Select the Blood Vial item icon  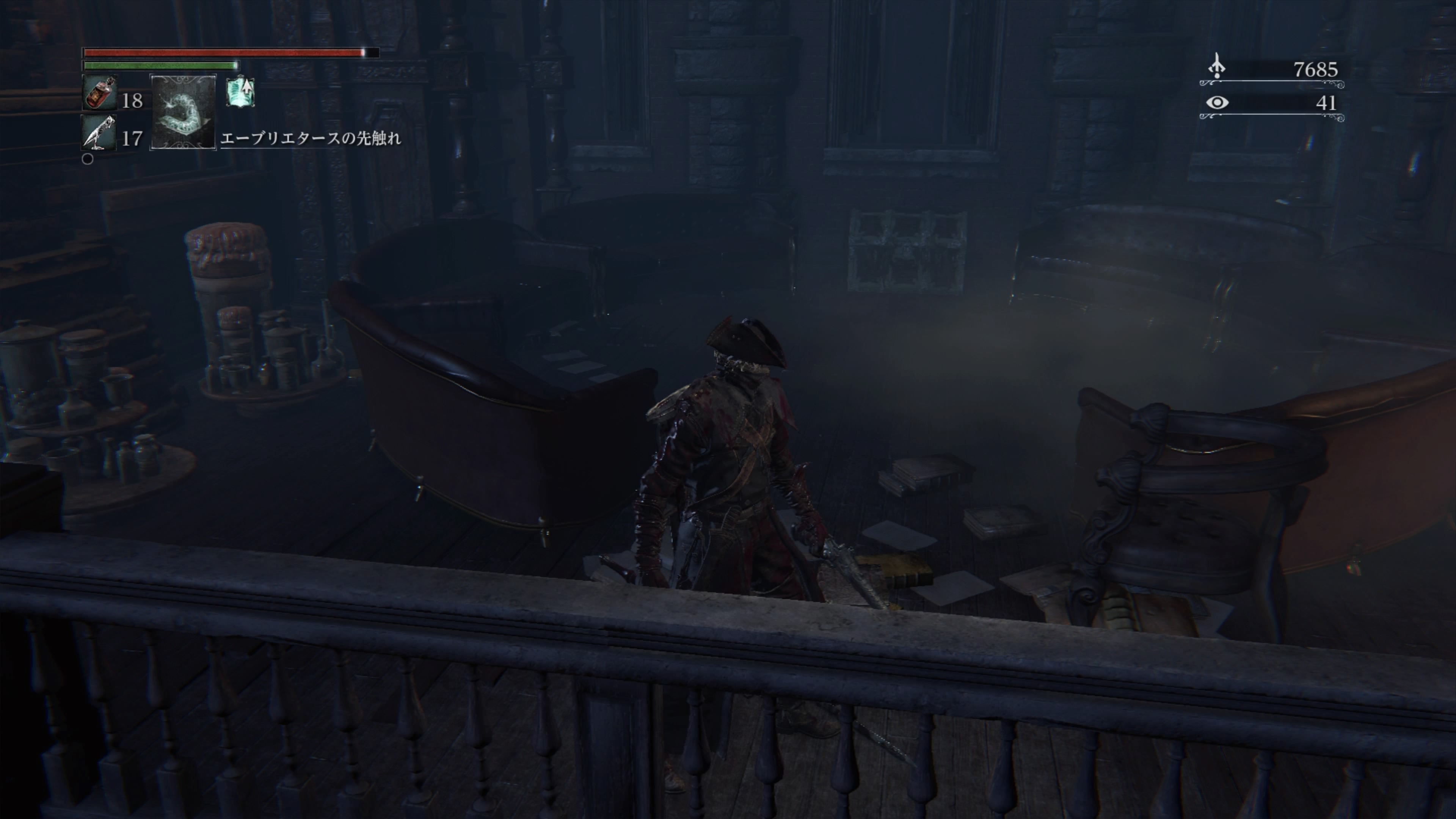coord(99,93)
